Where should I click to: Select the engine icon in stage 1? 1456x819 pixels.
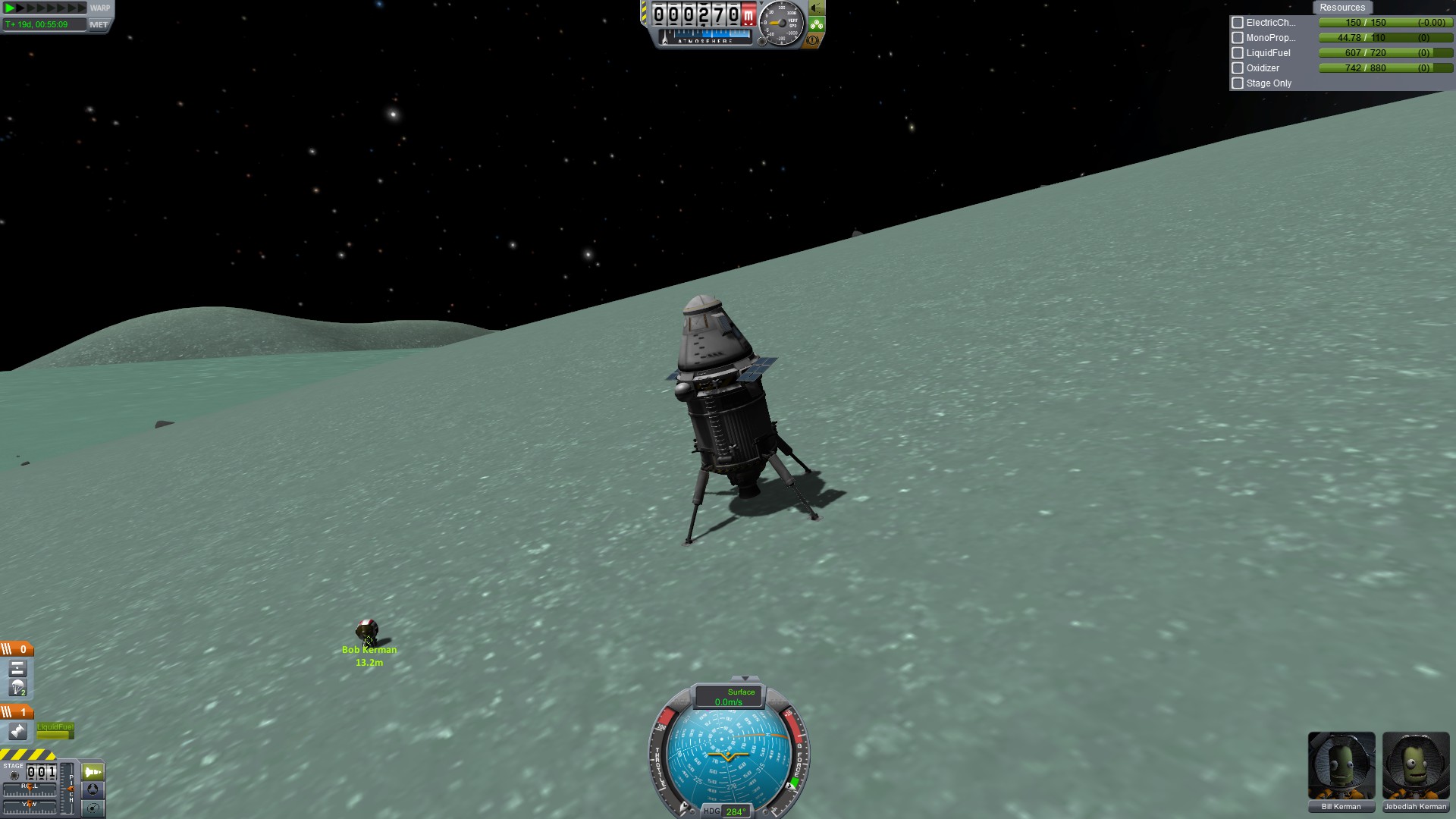click(17, 732)
